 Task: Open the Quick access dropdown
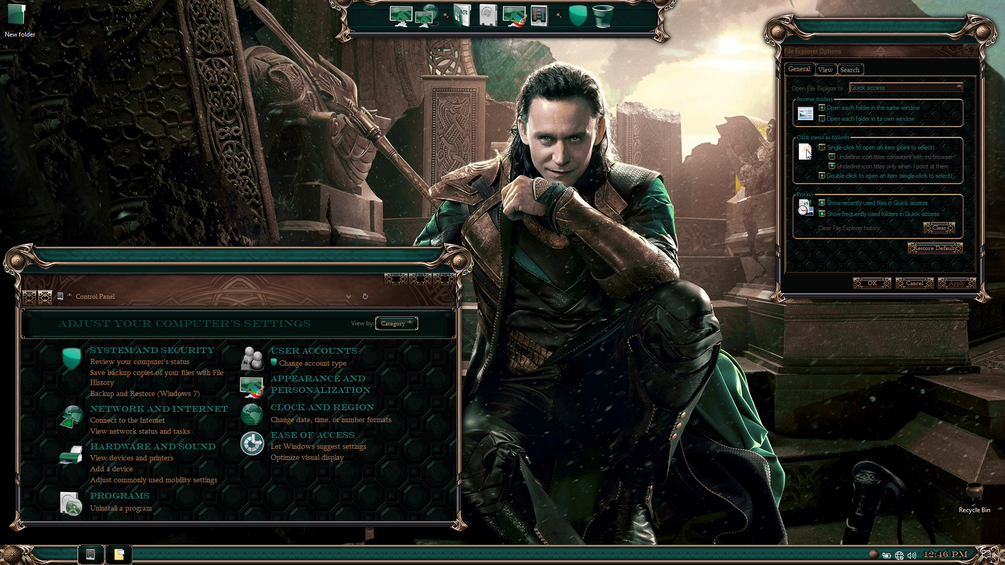[x=905, y=88]
